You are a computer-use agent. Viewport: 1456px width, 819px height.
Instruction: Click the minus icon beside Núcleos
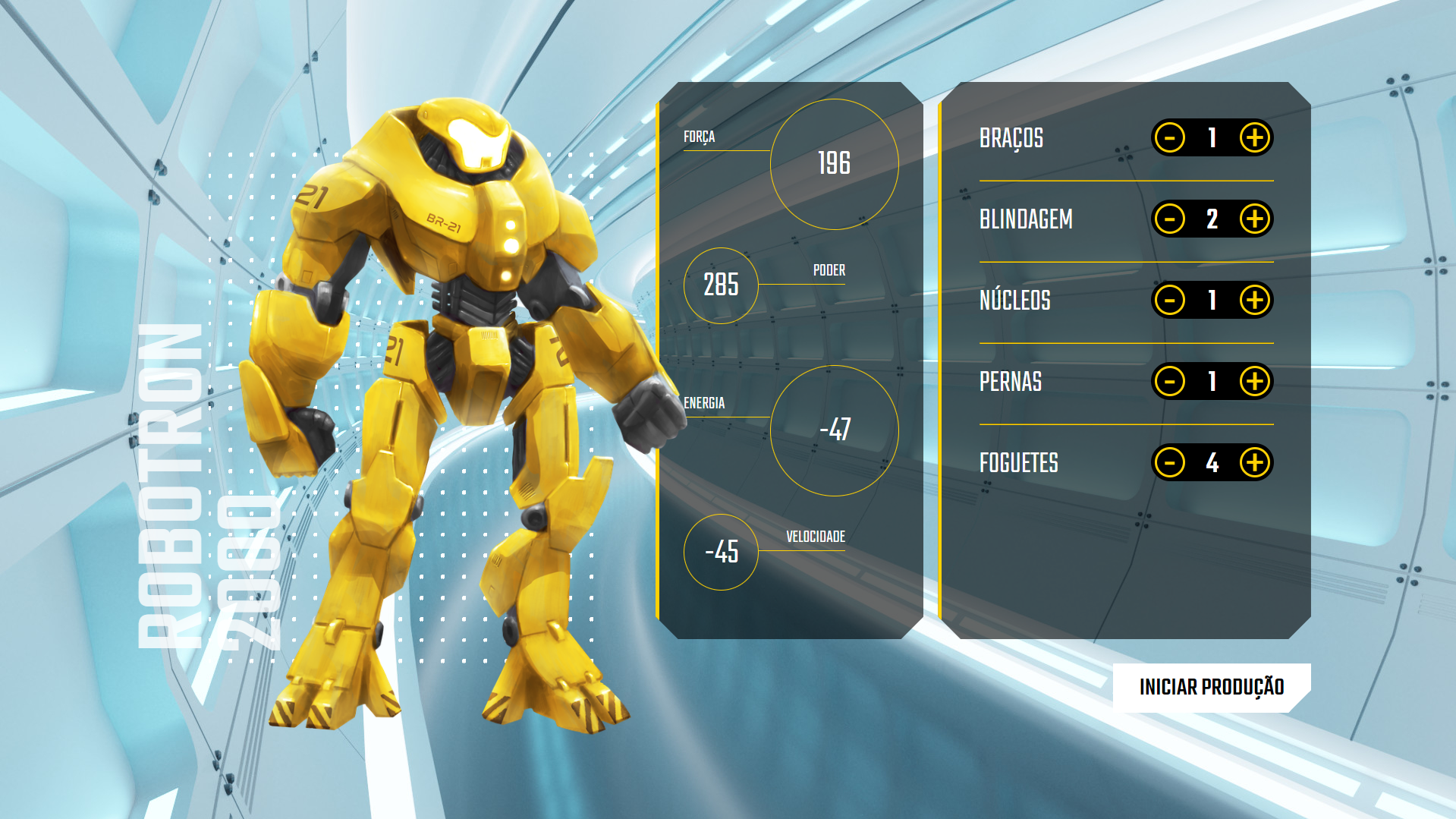pyautogui.click(x=1170, y=301)
